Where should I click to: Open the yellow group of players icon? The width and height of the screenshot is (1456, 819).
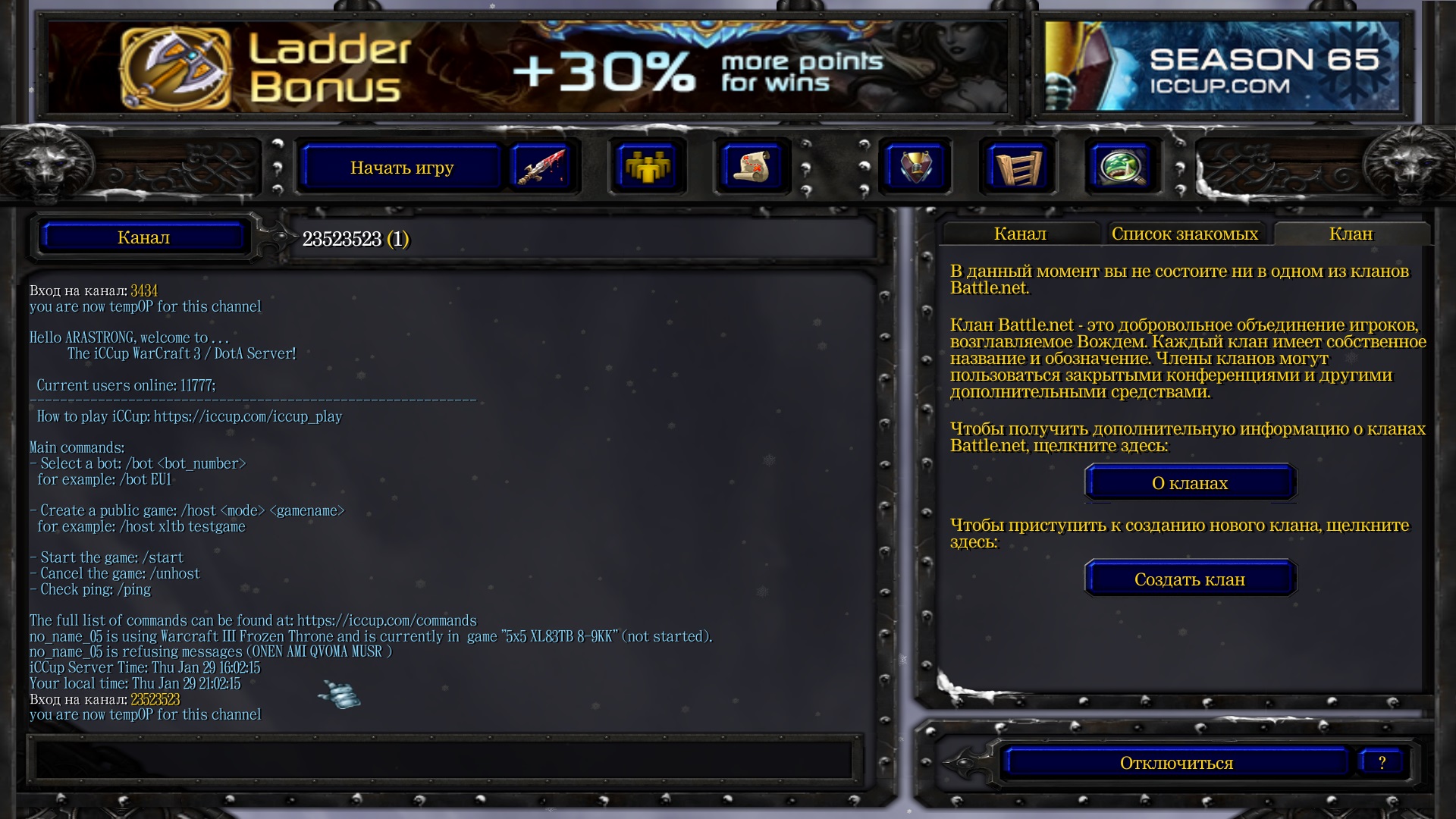coord(646,167)
